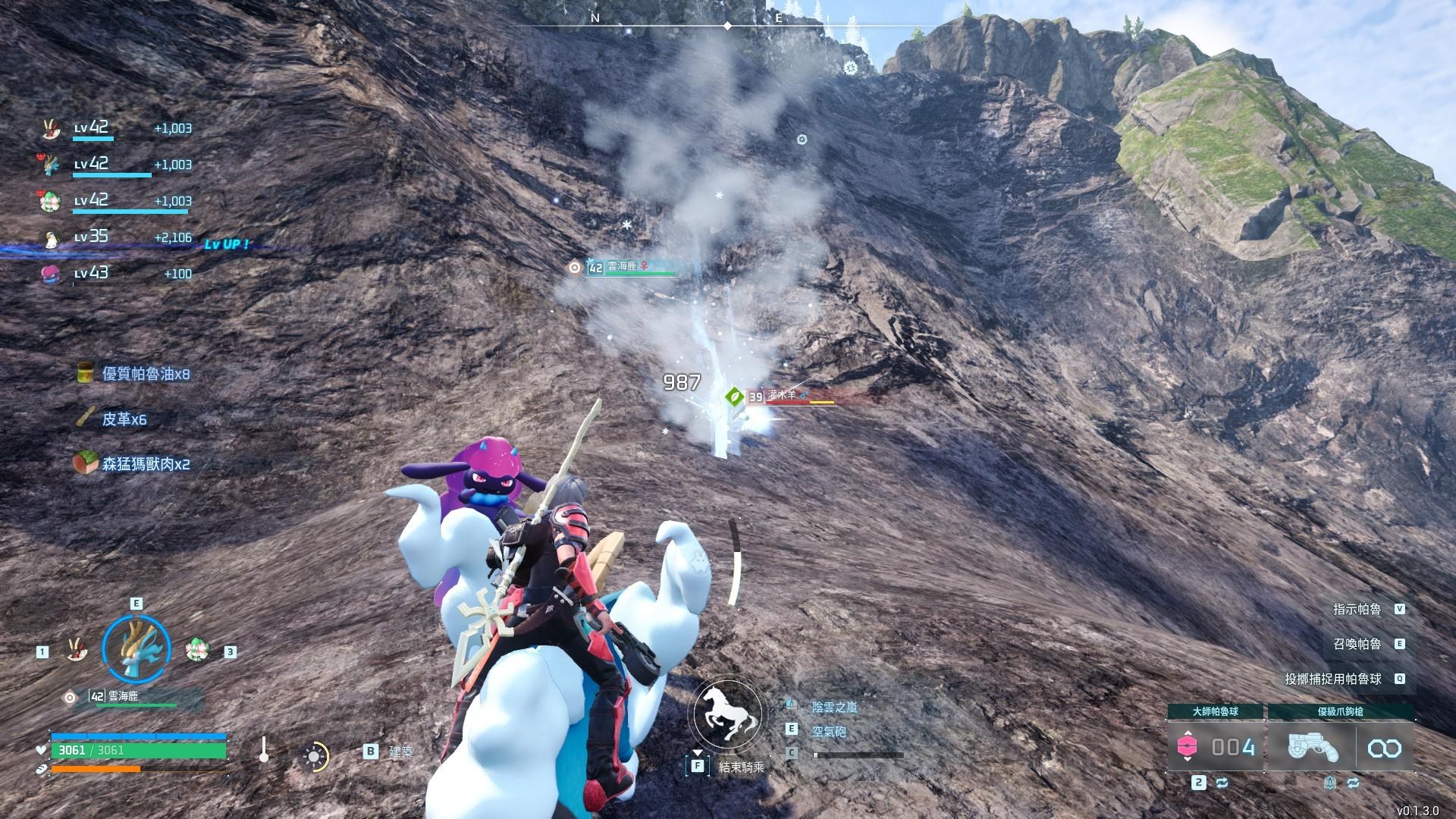
Task: Select the 大師帕魯球 sphere slot
Action: [x=1216, y=747]
